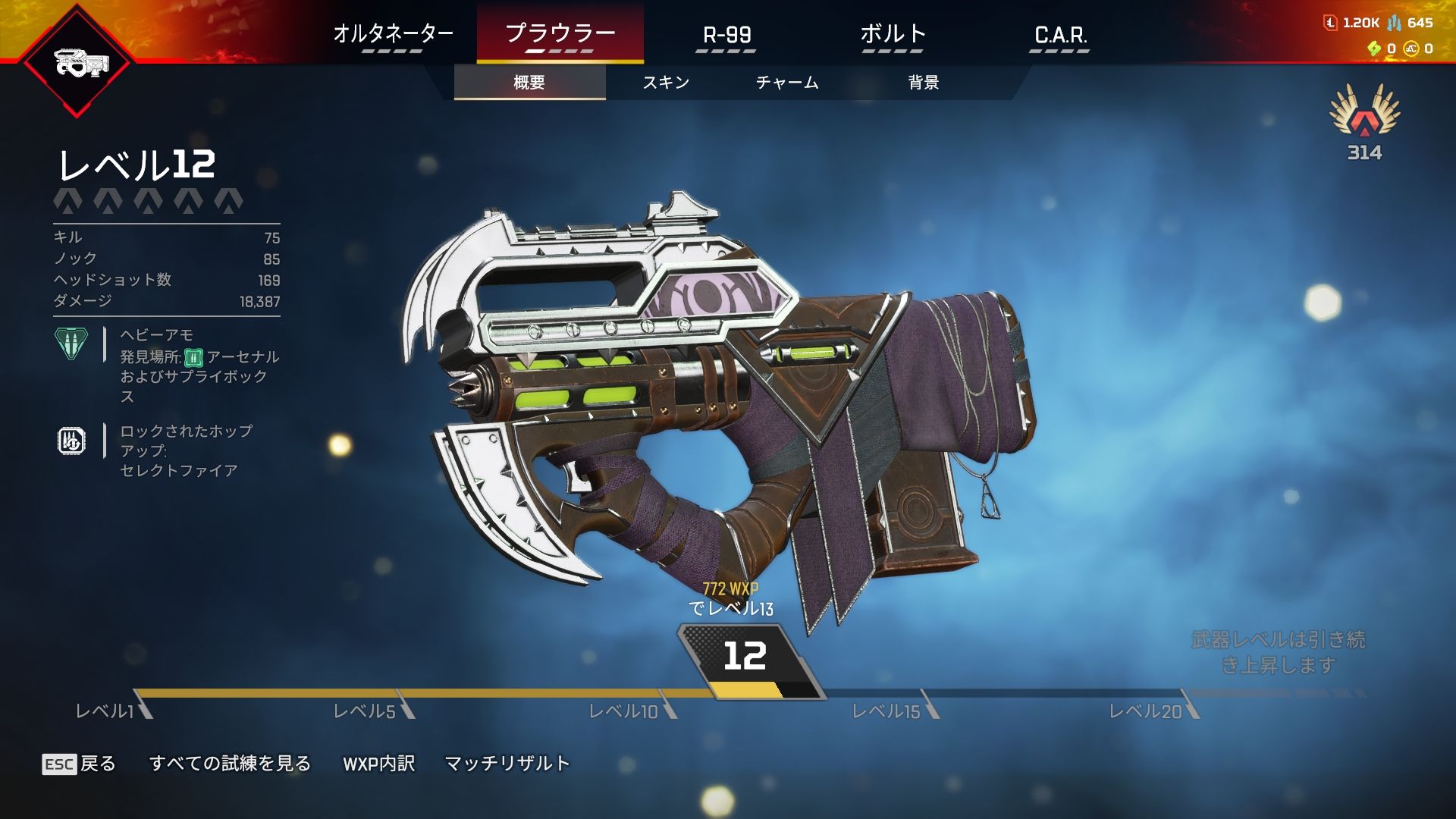
Task: Show the 概要 overview sub-tab
Action: pos(529,83)
